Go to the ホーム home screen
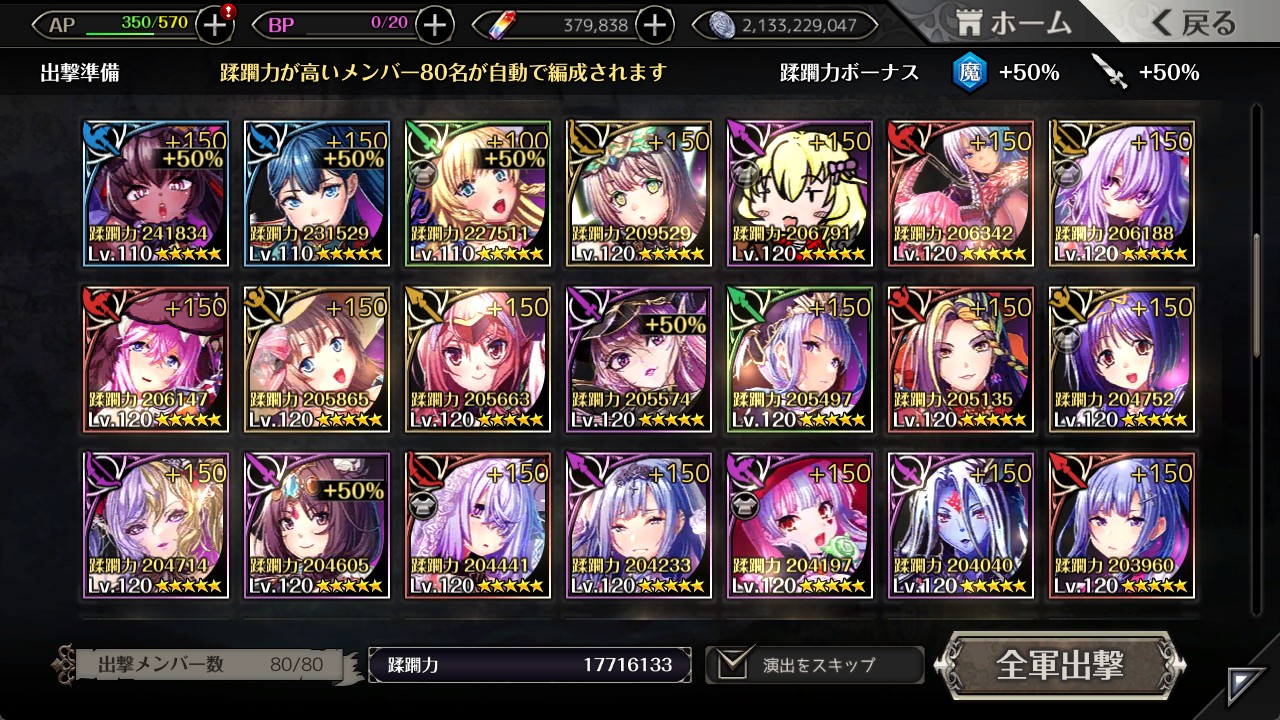 coord(1013,23)
